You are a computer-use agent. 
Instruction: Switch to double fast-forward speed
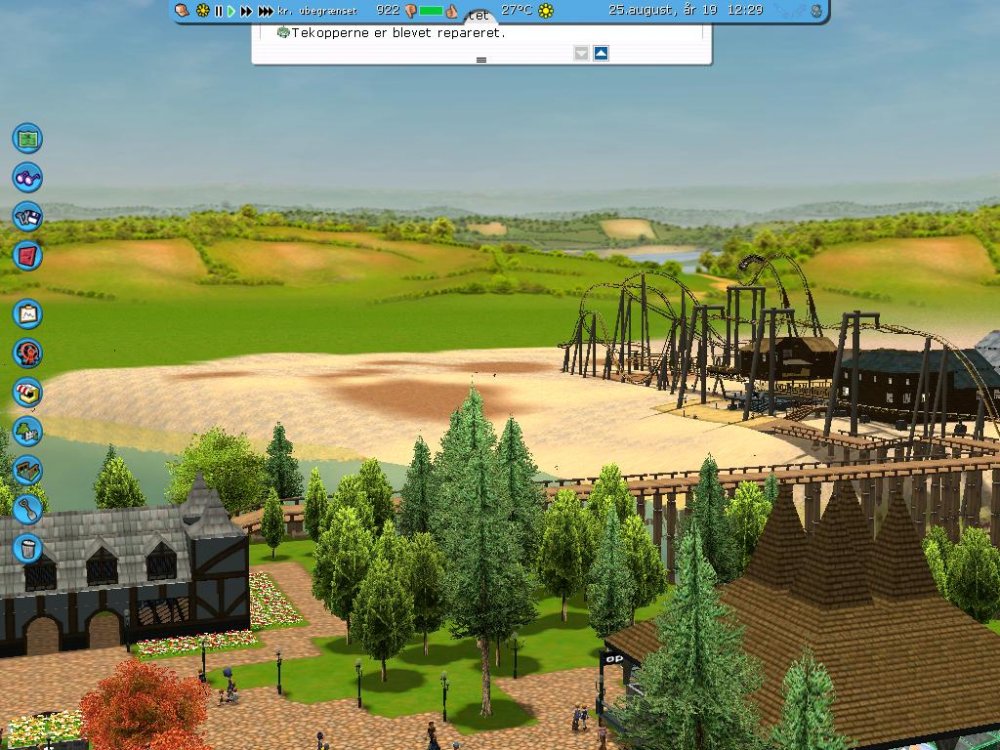pyautogui.click(x=246, y=11)
